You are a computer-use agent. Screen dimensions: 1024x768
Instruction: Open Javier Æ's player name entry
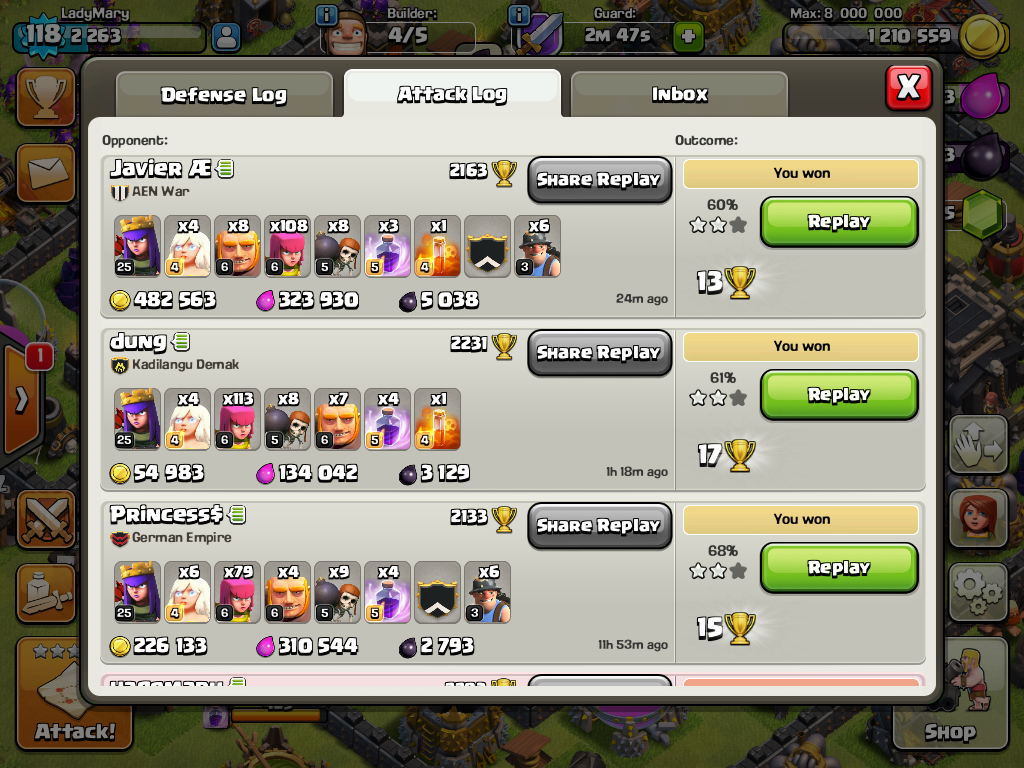click(160, 169)
